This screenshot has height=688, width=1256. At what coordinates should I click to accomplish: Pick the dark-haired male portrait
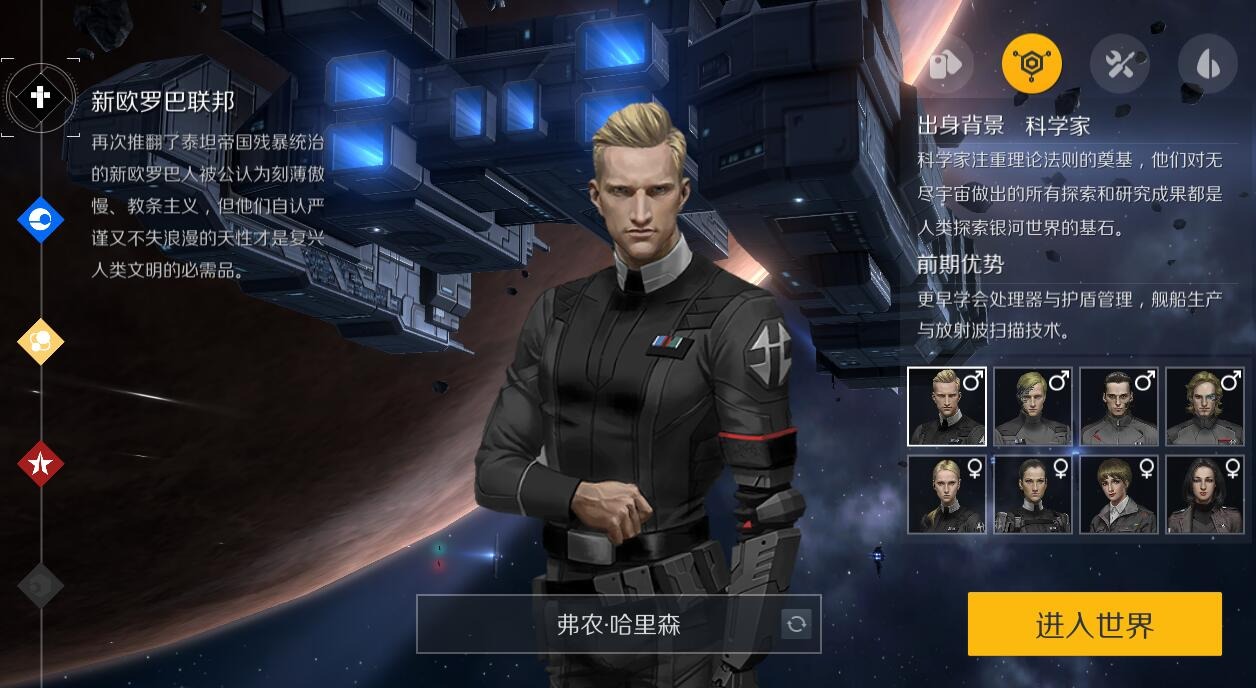pyautogui.click(x=1118, y=406)
